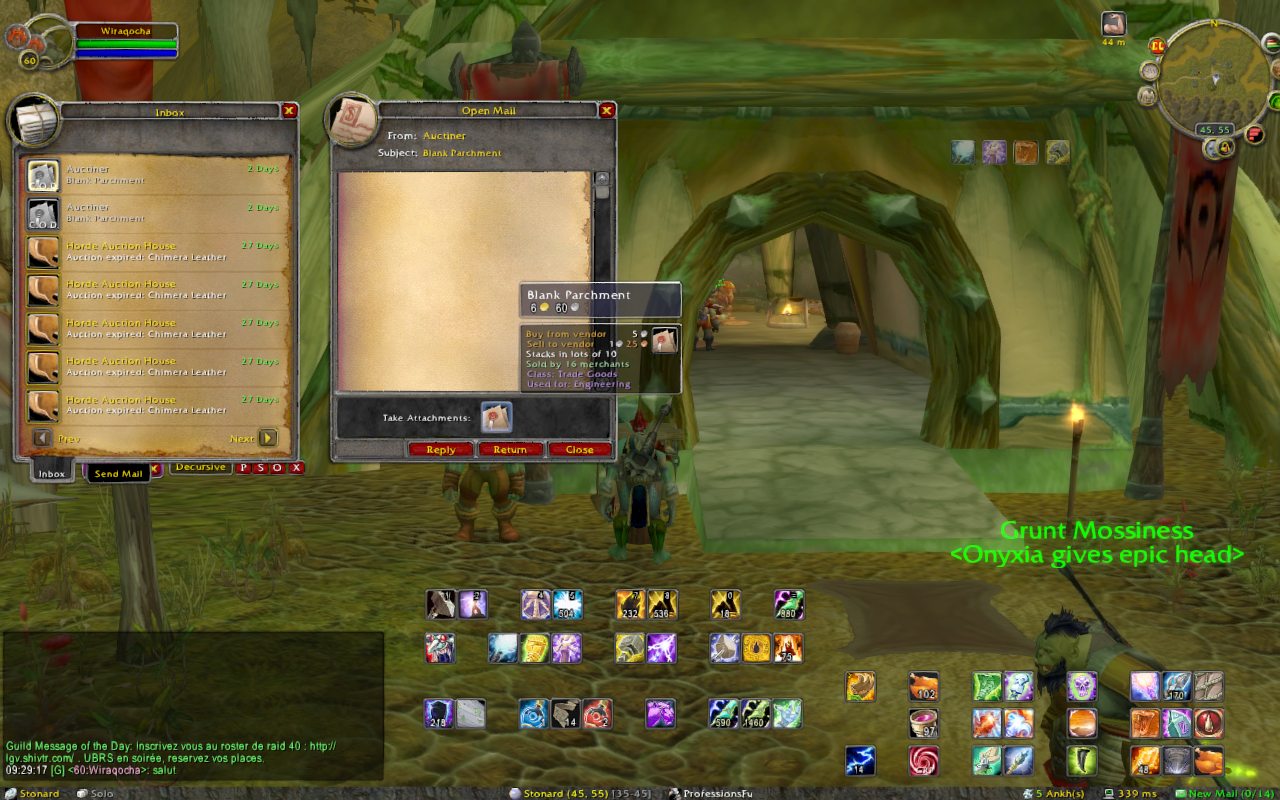Image resolution: width=1280 pixels, height=800 pixels.
Task: Open the Decursive bar label
Action: coord(201,467)
